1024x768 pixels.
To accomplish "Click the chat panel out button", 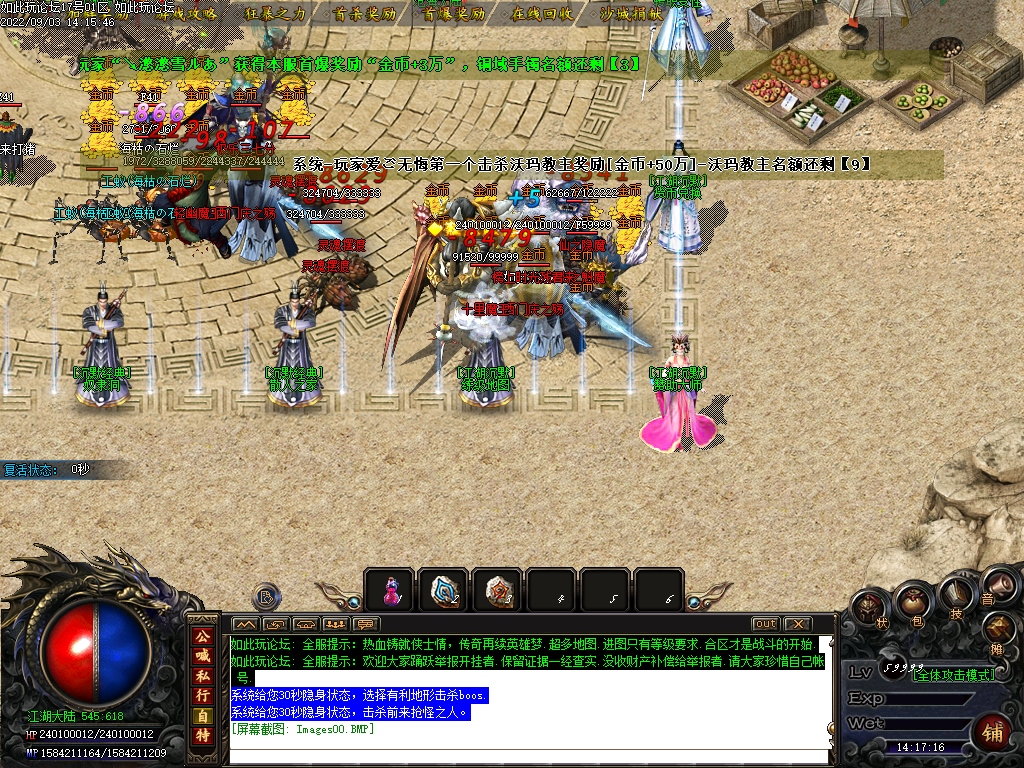I will point(765,624).
